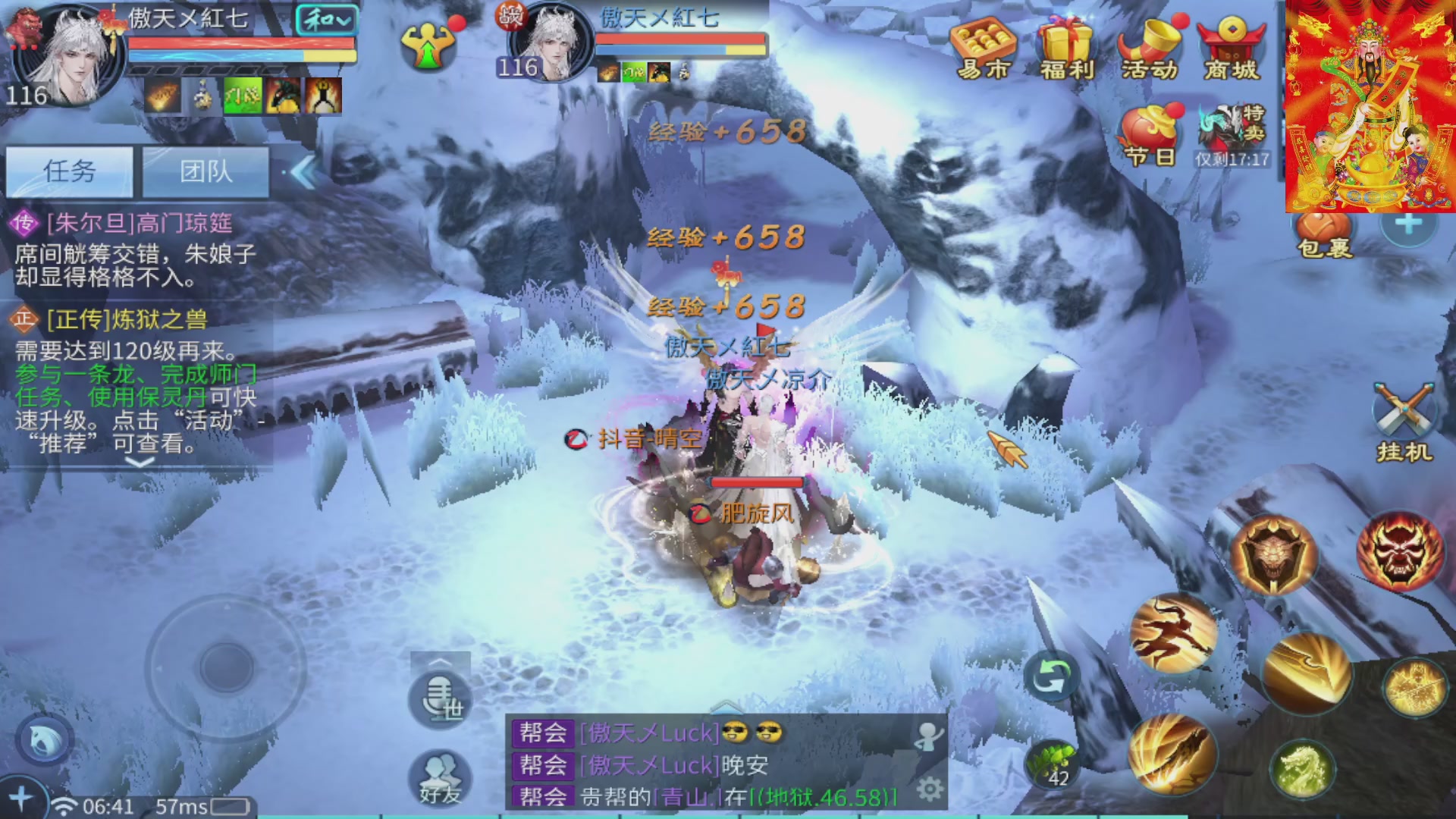Activate the golden beast head skill
This screenshot has width=1456, height=819.
pos(1274,555)
